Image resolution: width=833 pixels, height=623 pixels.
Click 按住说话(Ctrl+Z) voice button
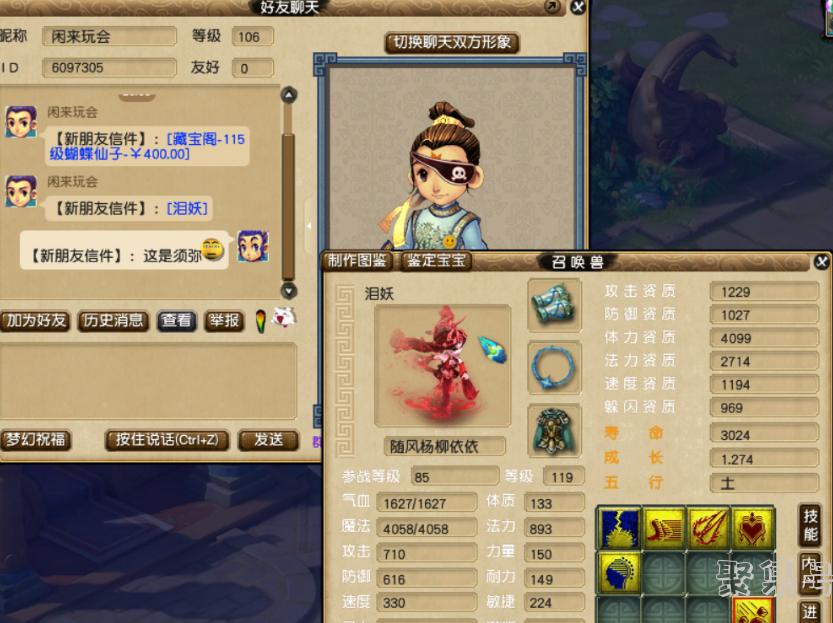pos(167,440)
